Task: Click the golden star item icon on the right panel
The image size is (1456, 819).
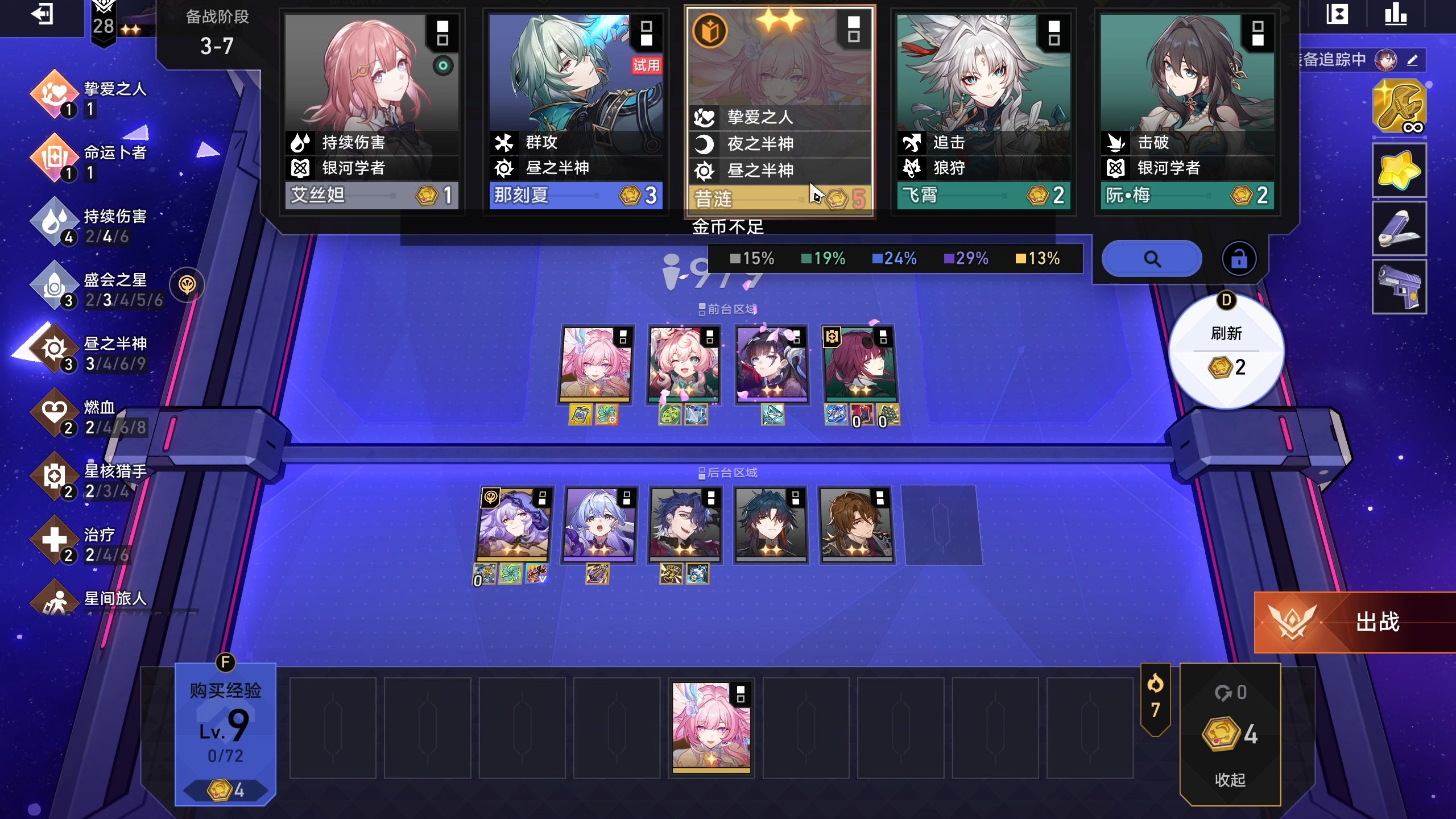Action: (1399, 169)
